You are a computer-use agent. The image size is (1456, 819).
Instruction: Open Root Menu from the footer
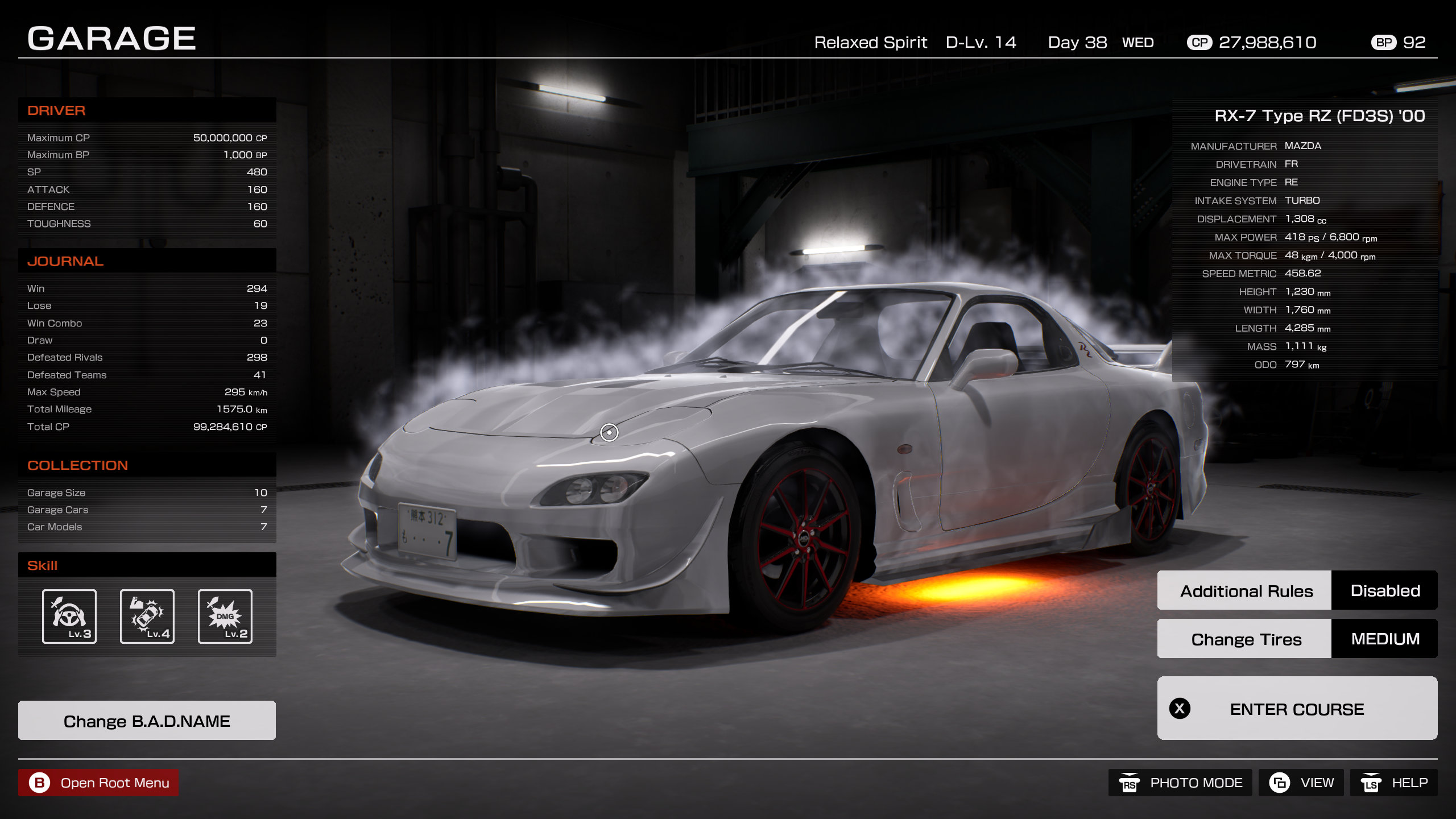pyautogui.click(x=98, y=783)
